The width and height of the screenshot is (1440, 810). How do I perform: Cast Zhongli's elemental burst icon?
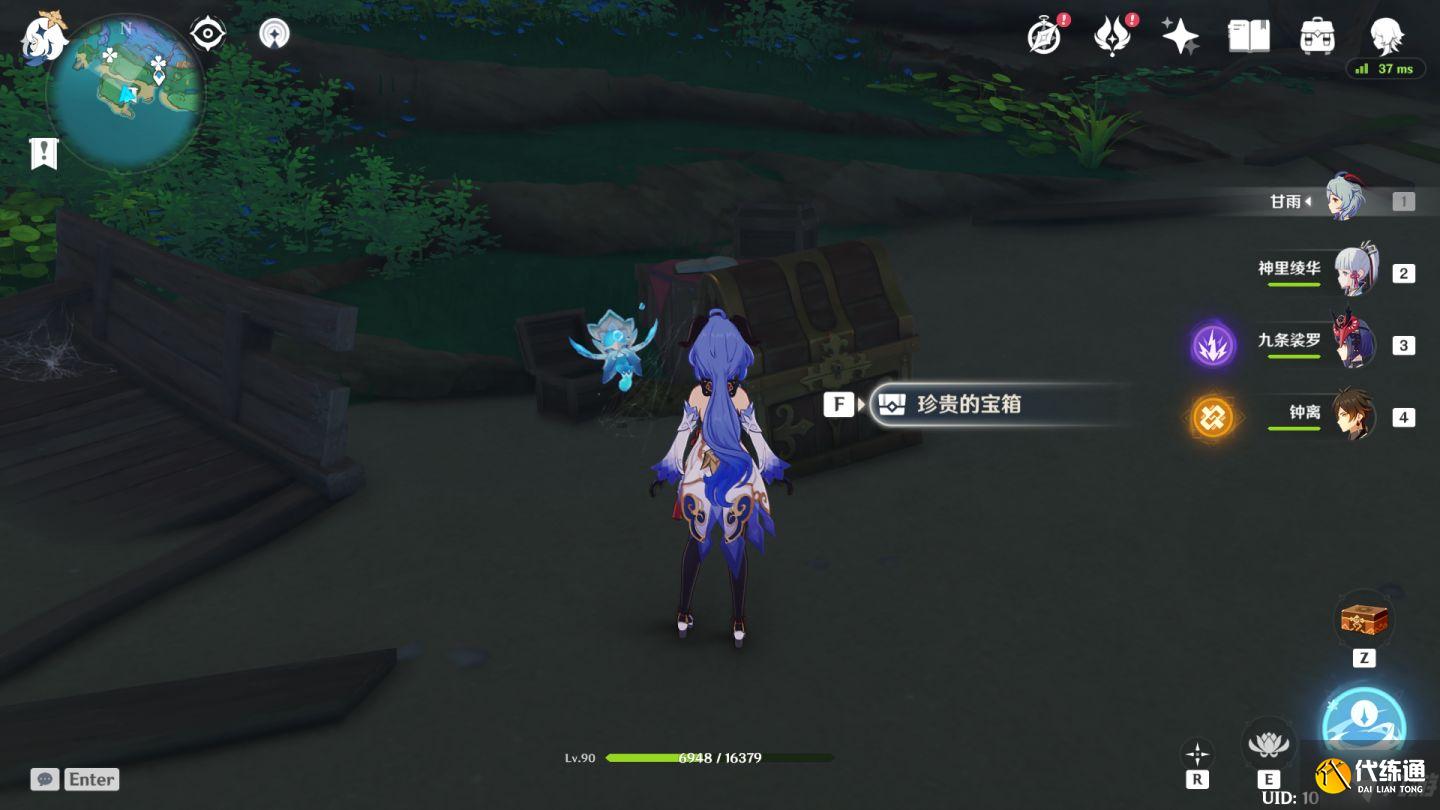coord(1213,417)
